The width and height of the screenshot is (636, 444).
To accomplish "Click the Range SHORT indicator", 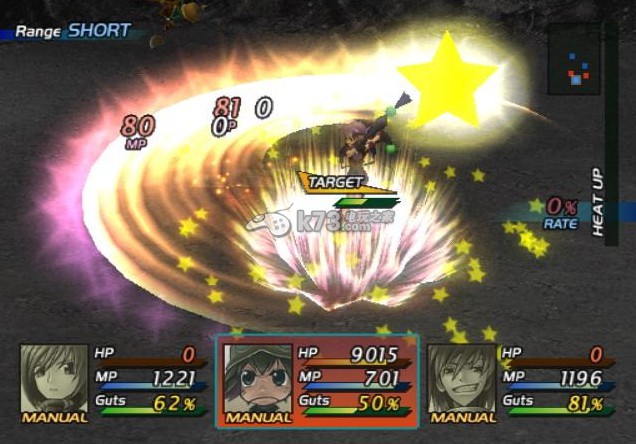I will [x=73, y=31].
